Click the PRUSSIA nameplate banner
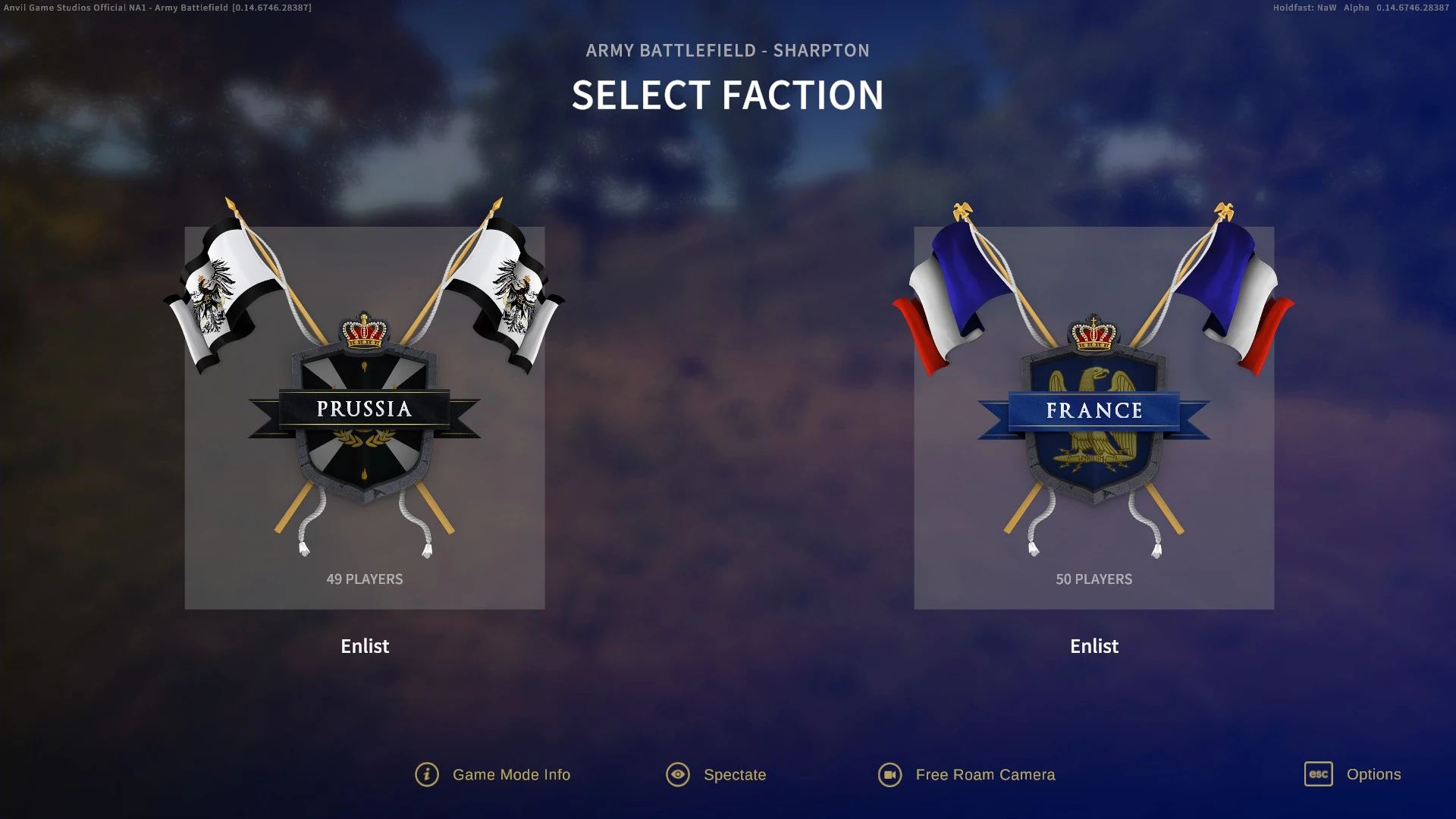The width and height of the screenshot is (1456, 819). pyautogui.click(x=364, y=409)
